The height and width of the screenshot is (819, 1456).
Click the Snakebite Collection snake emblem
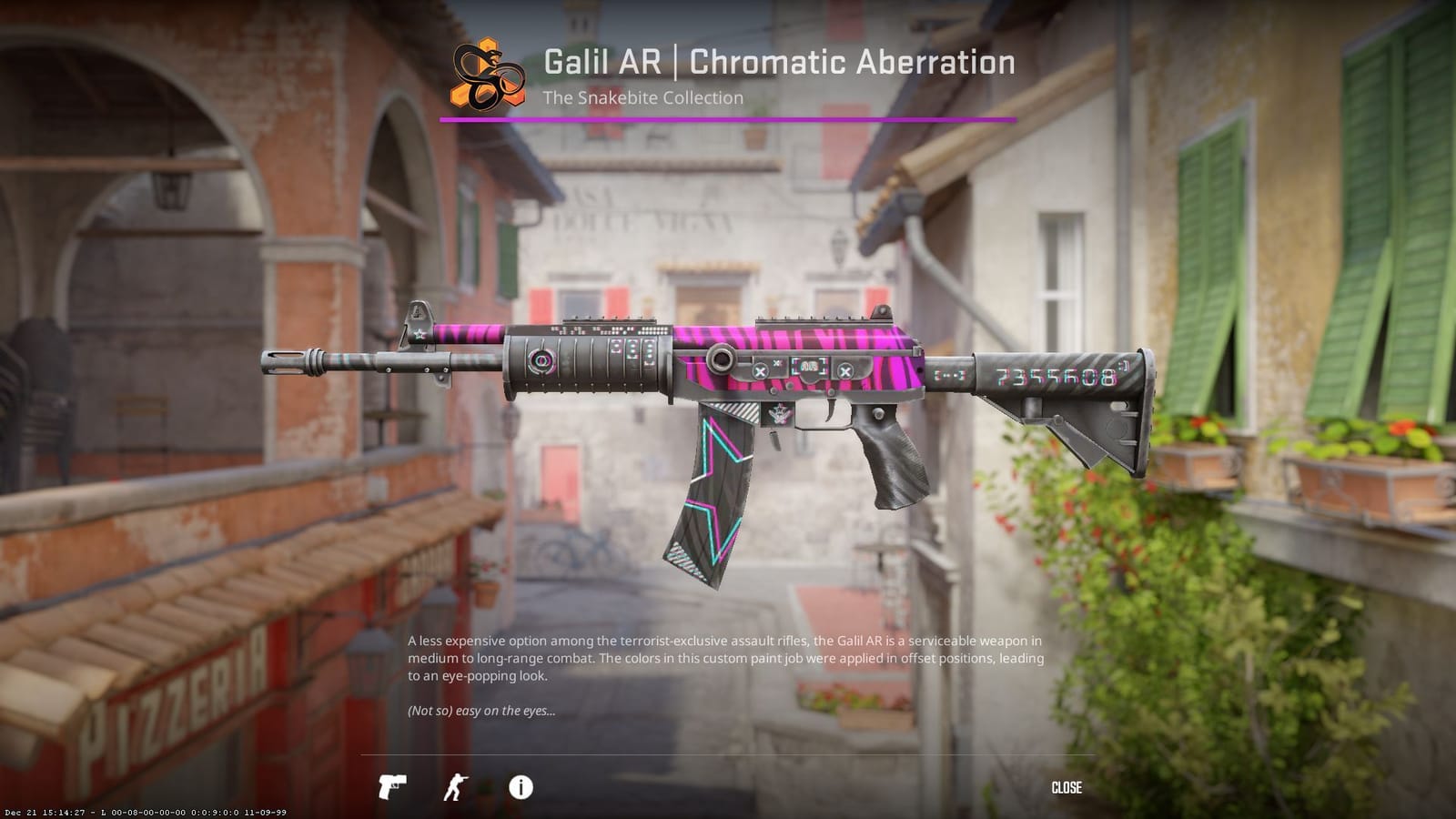pos(485,76)
